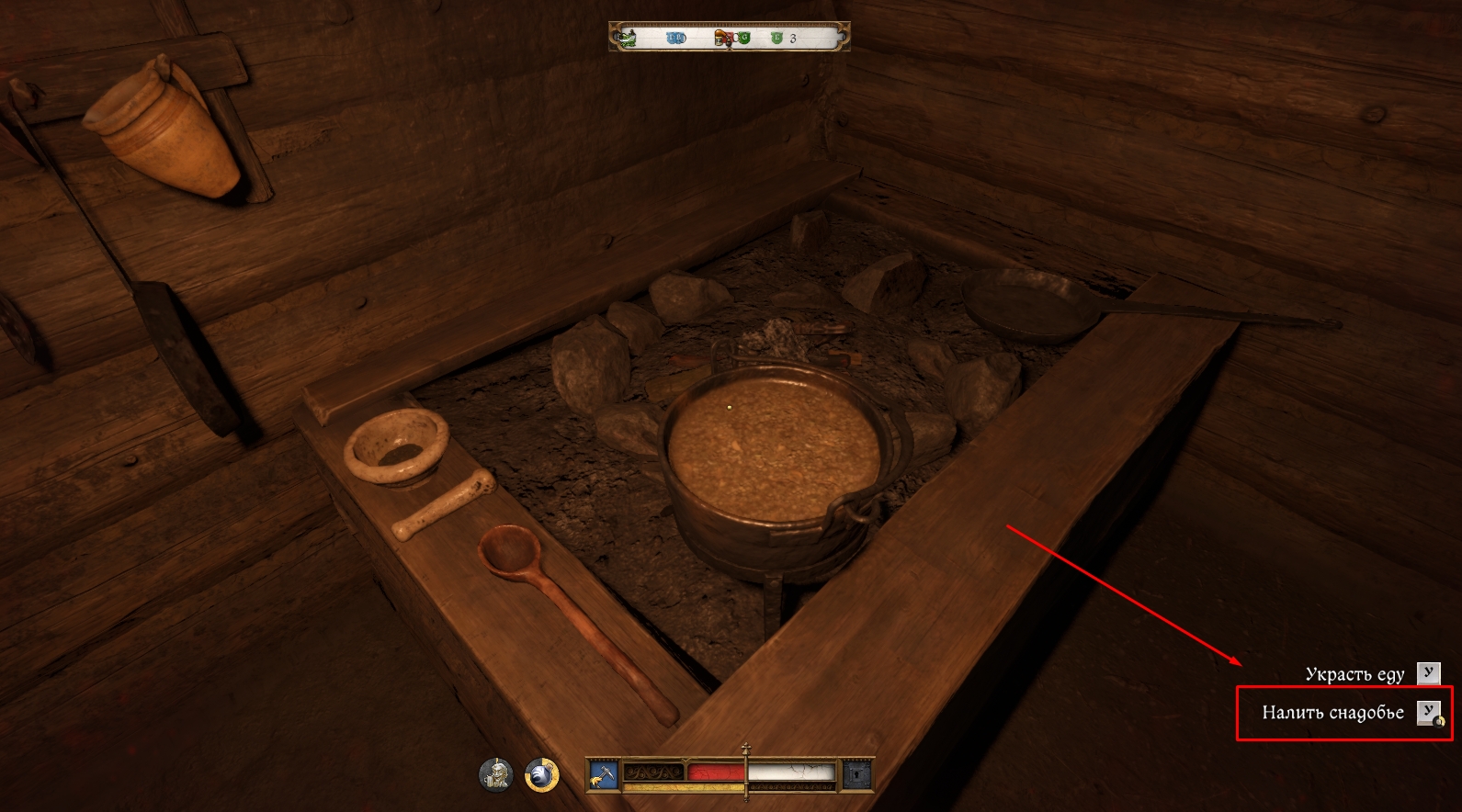
Task: Select the blue shield markers on the compass
Action: click(x=676, y=38)
